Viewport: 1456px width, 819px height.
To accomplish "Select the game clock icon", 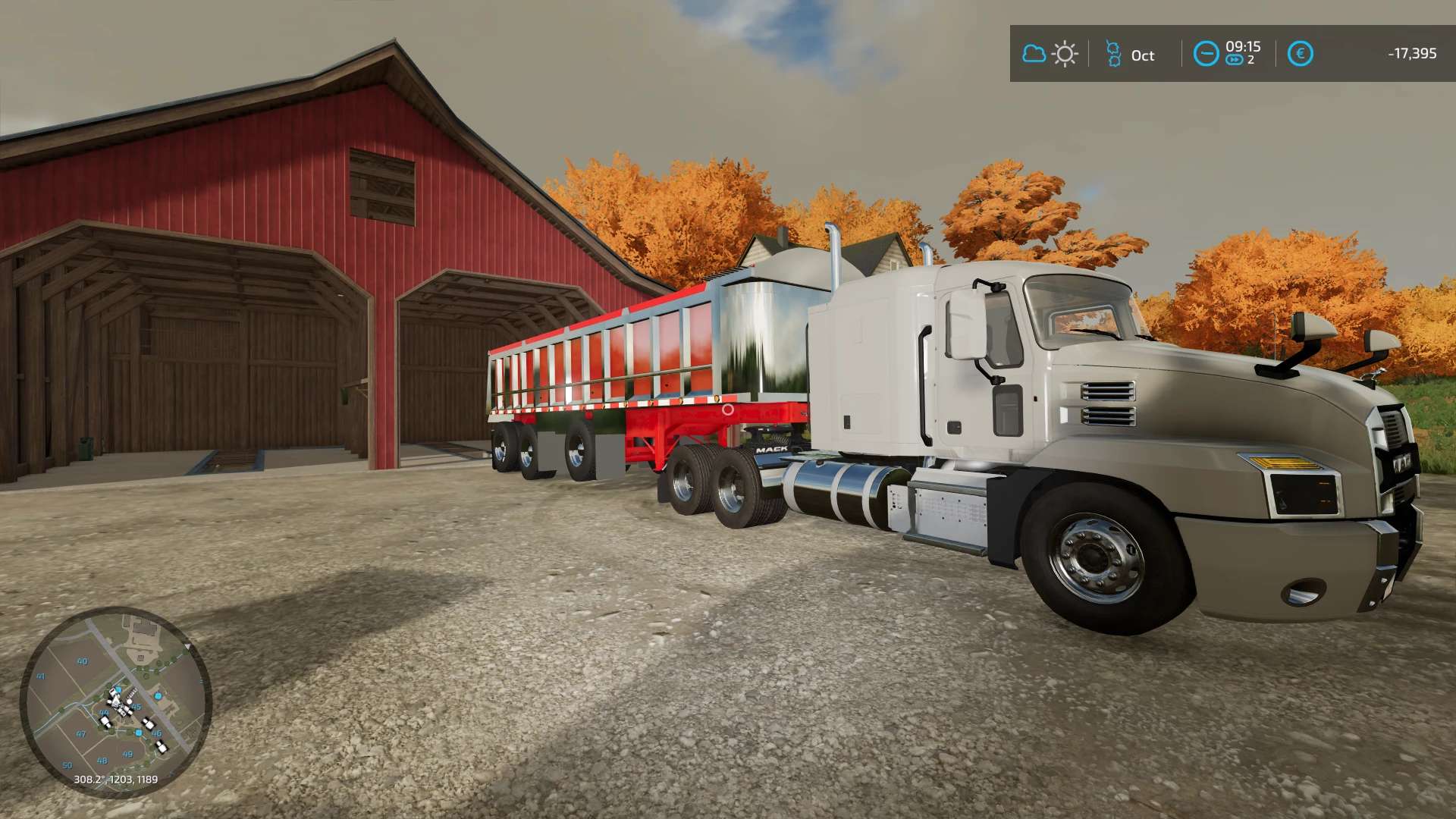I will point(1206,54).
